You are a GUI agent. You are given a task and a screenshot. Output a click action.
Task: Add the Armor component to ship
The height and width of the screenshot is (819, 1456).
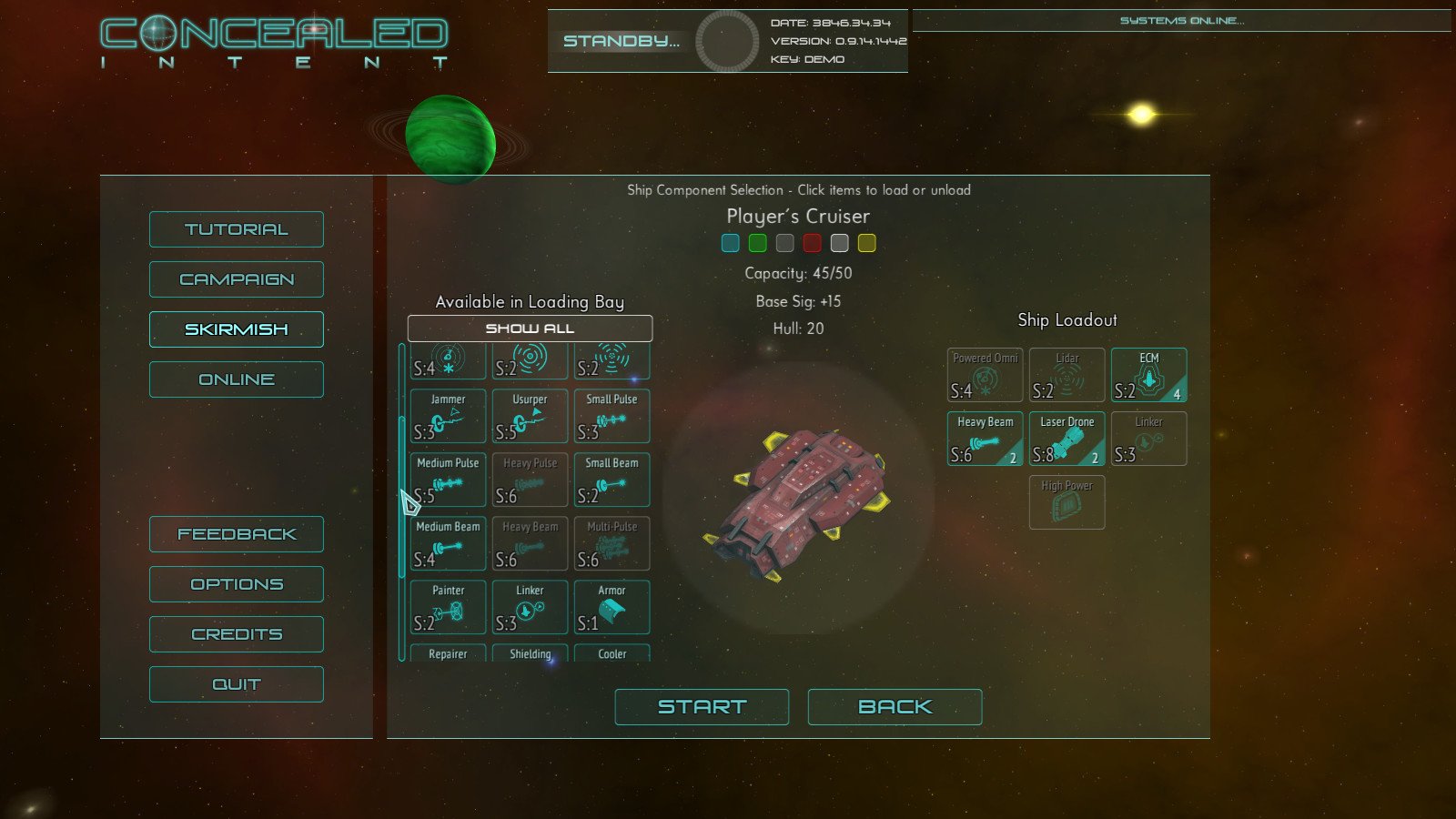[x=612, y=607]
